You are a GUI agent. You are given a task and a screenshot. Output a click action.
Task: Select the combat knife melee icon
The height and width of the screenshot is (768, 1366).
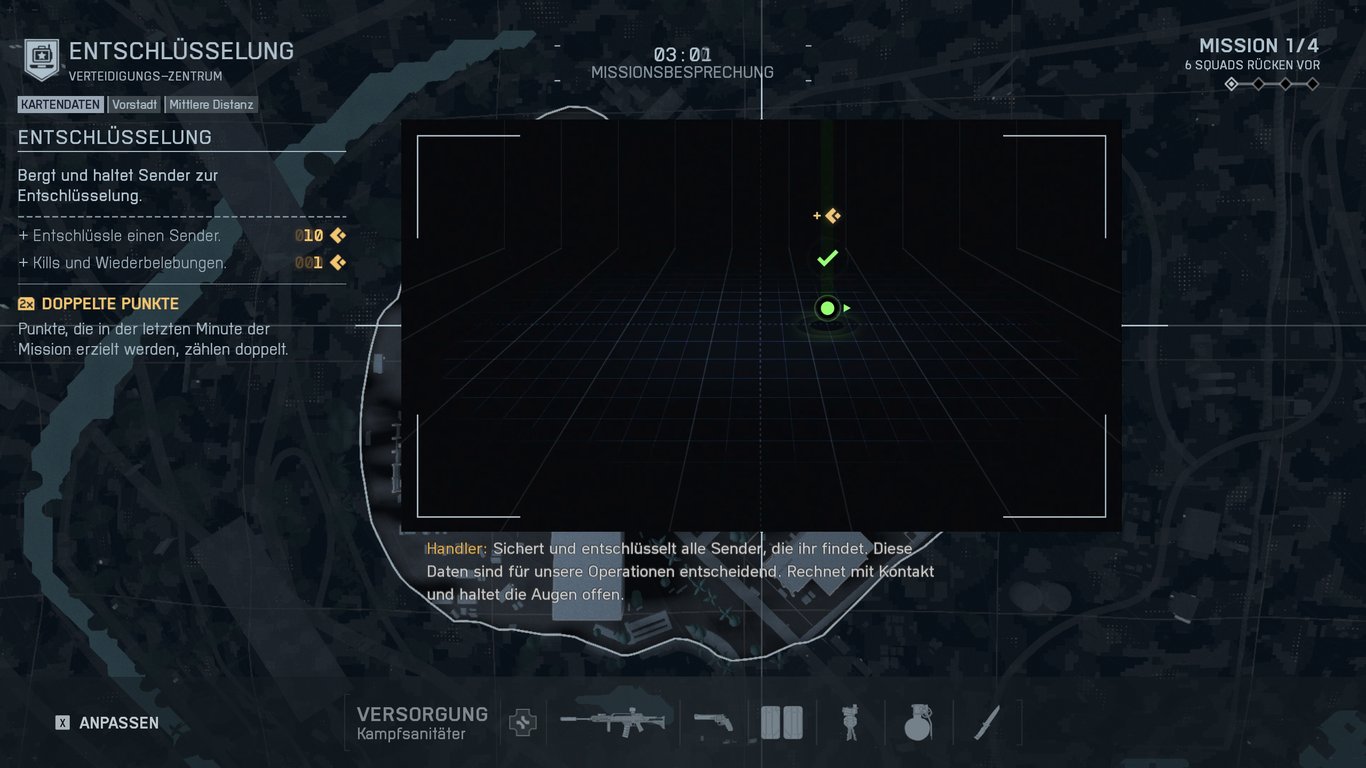[985, 722]
